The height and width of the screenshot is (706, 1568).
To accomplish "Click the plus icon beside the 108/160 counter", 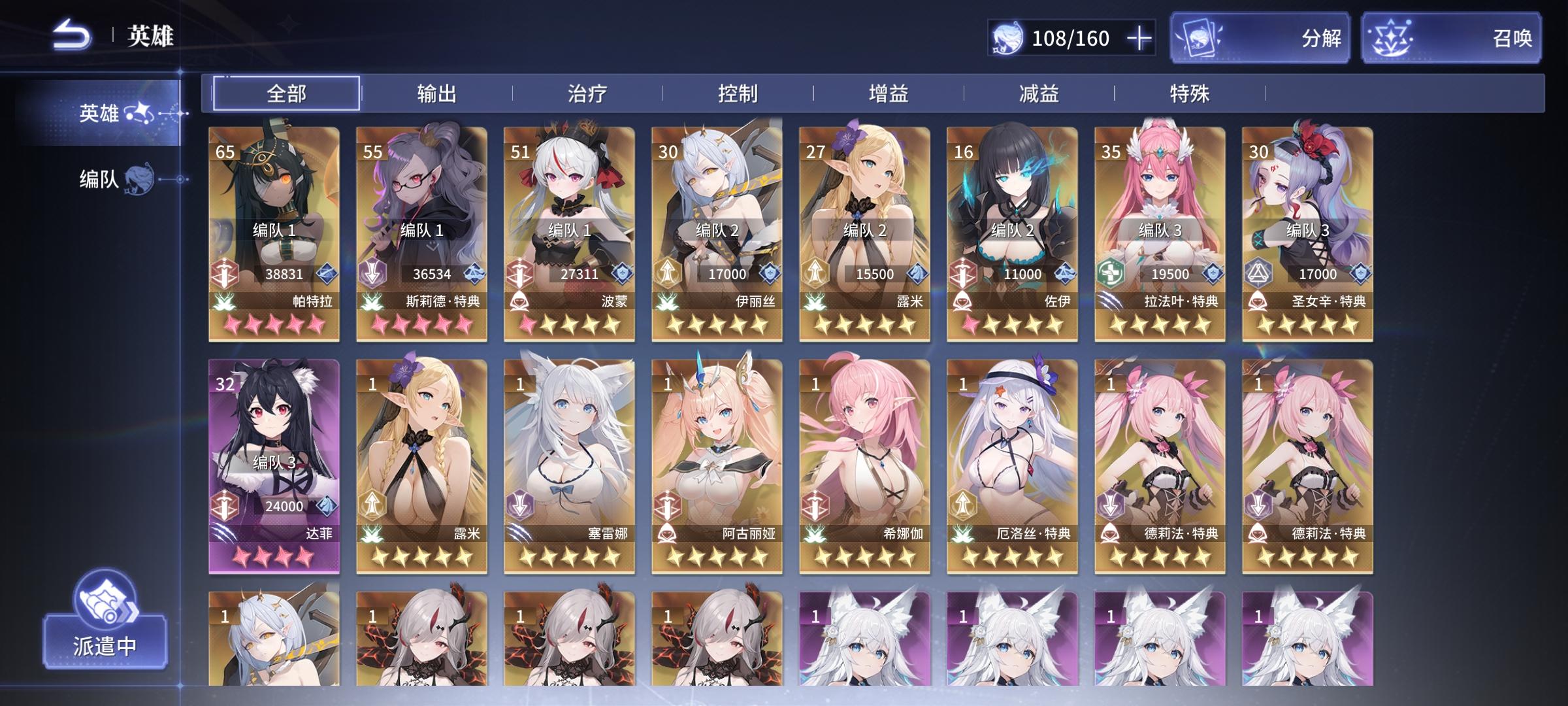I will (x=1139, y=39).
